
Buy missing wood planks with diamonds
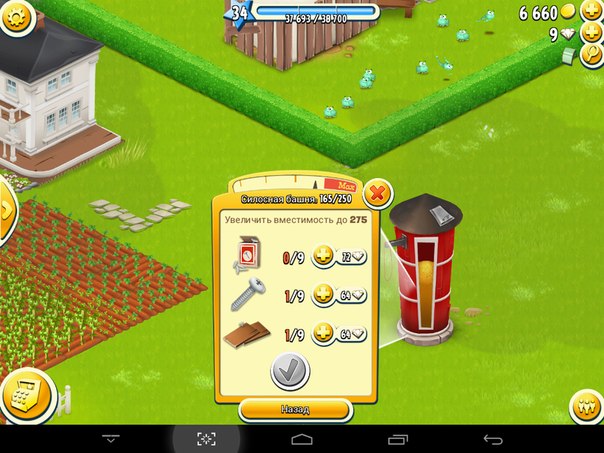point(340,334)
